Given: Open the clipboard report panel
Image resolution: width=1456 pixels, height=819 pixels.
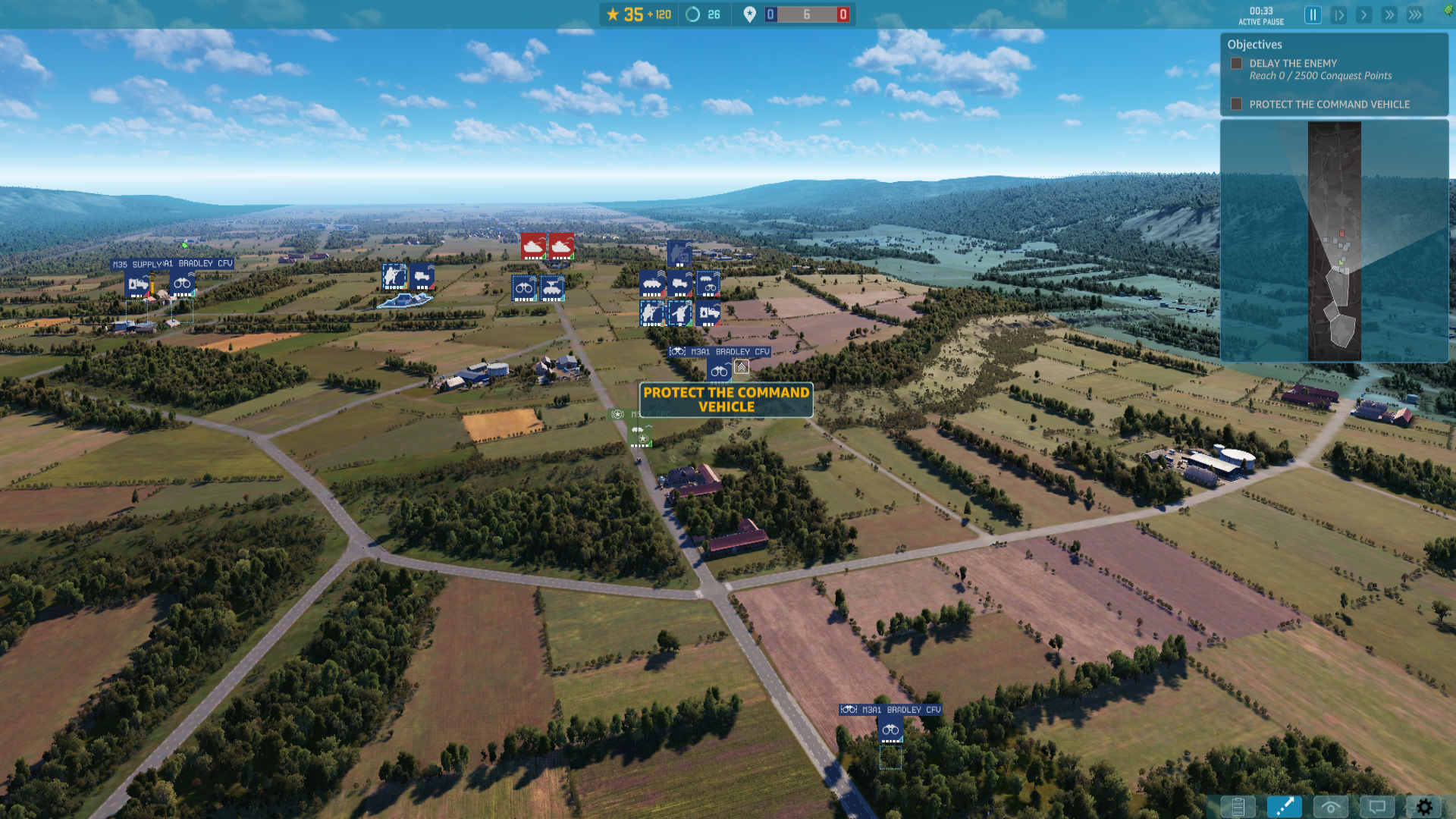Looking at the screenshot, I should (x=1238, y=807).
